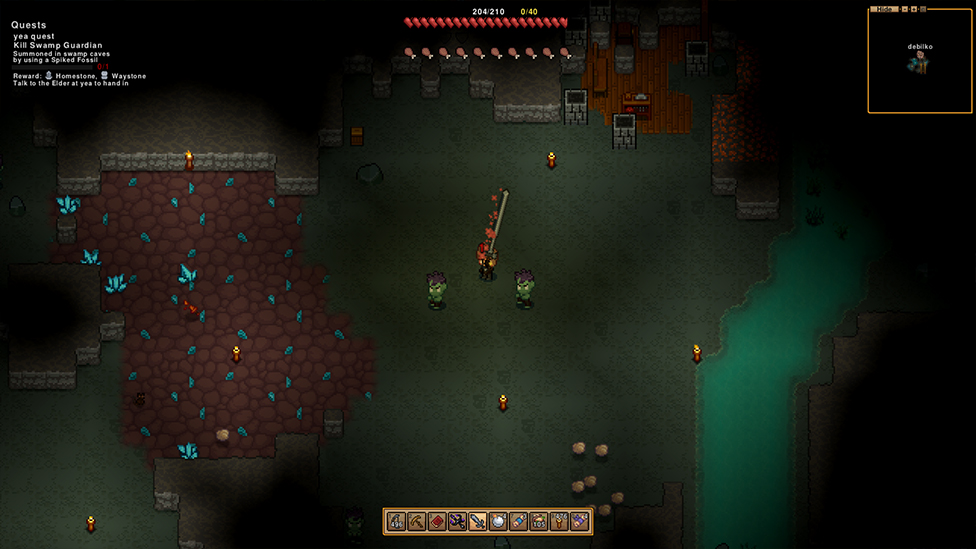
Task: Select the torch stack of 476
Action: [x=559, y=521]
